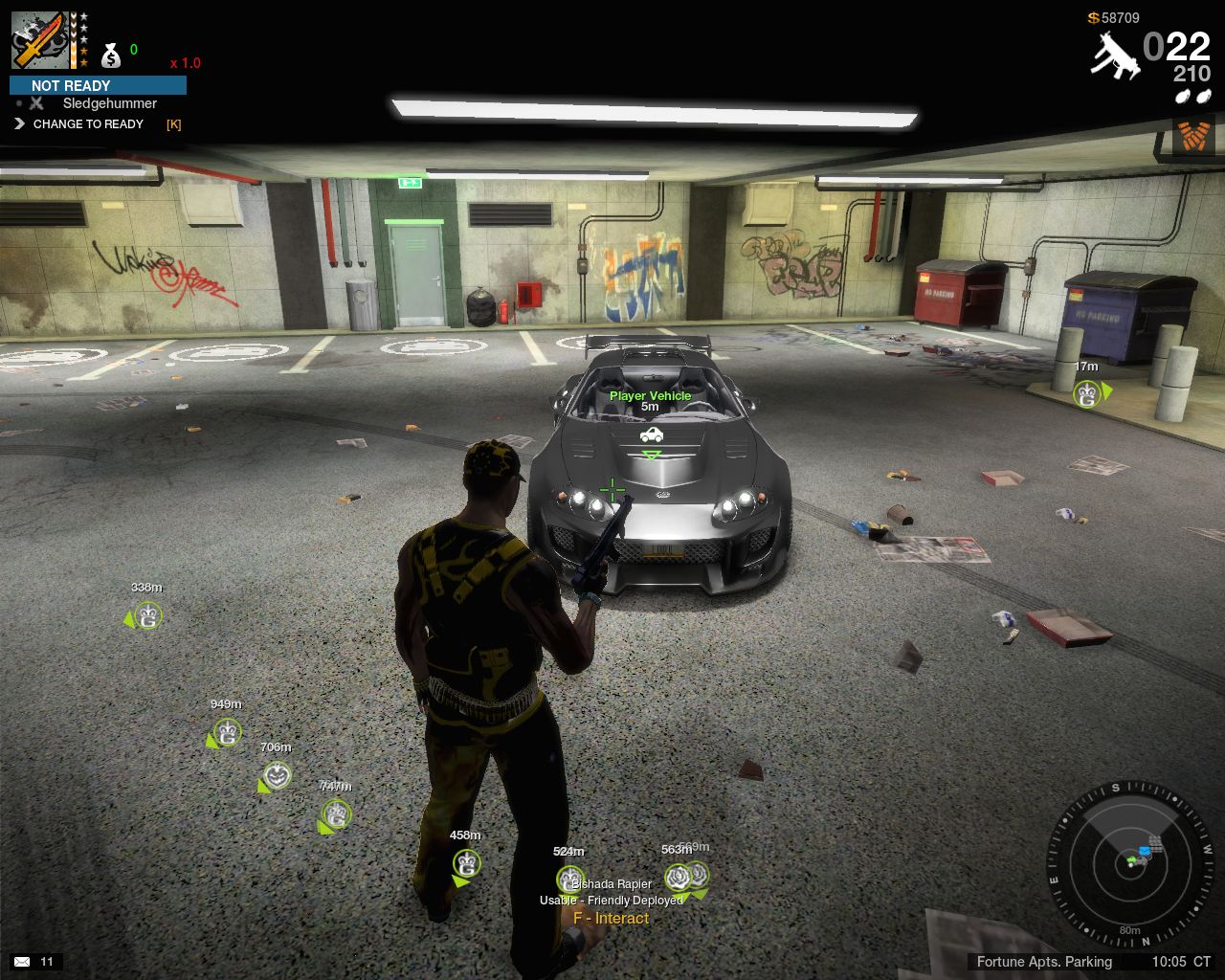This screenshot has width=1225, height=980.
Task: Select group member Sledgehummer
Action: (x=109, y=103)
